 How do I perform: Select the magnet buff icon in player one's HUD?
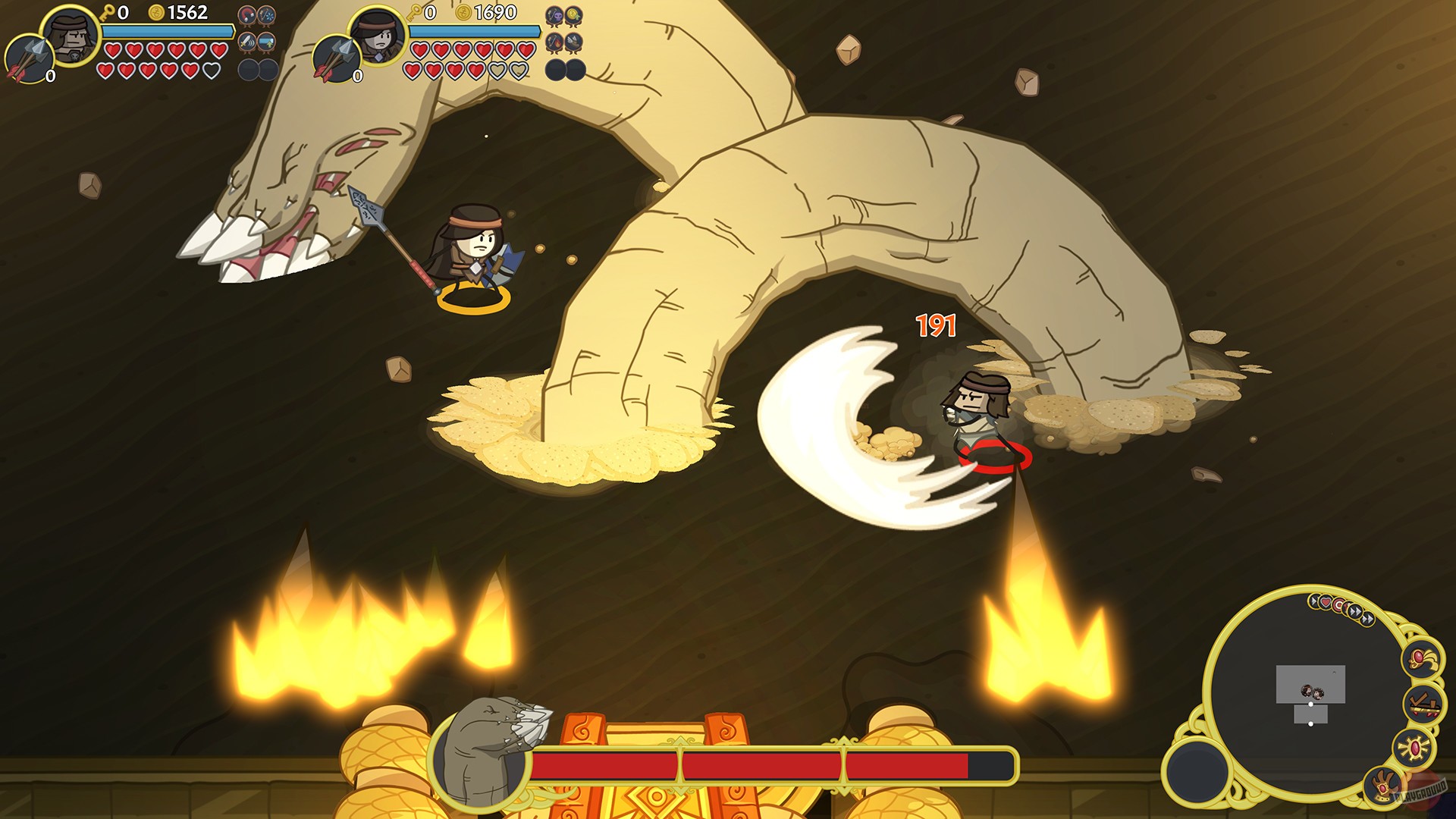[246, 14]
